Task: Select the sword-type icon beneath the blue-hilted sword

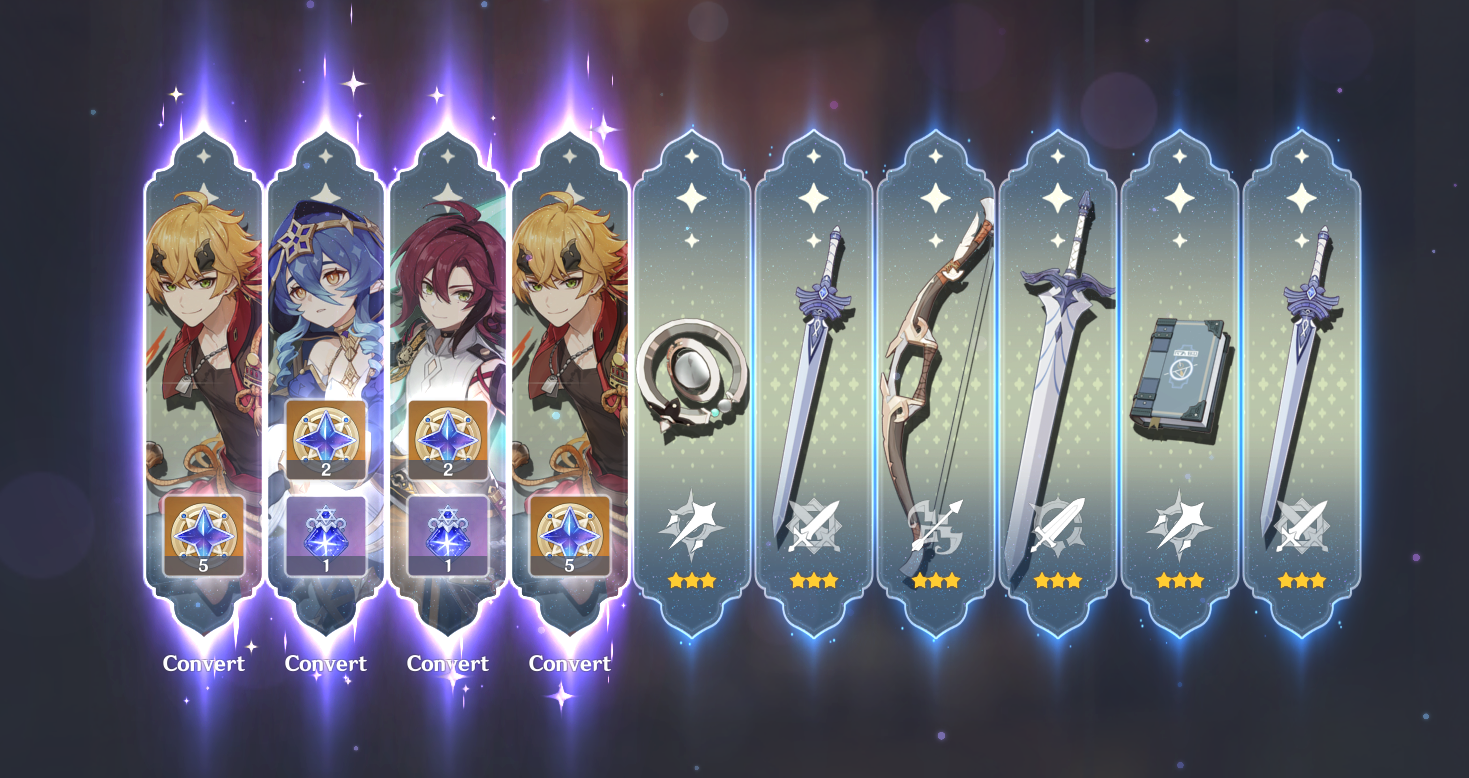Action: coord(814,524)
